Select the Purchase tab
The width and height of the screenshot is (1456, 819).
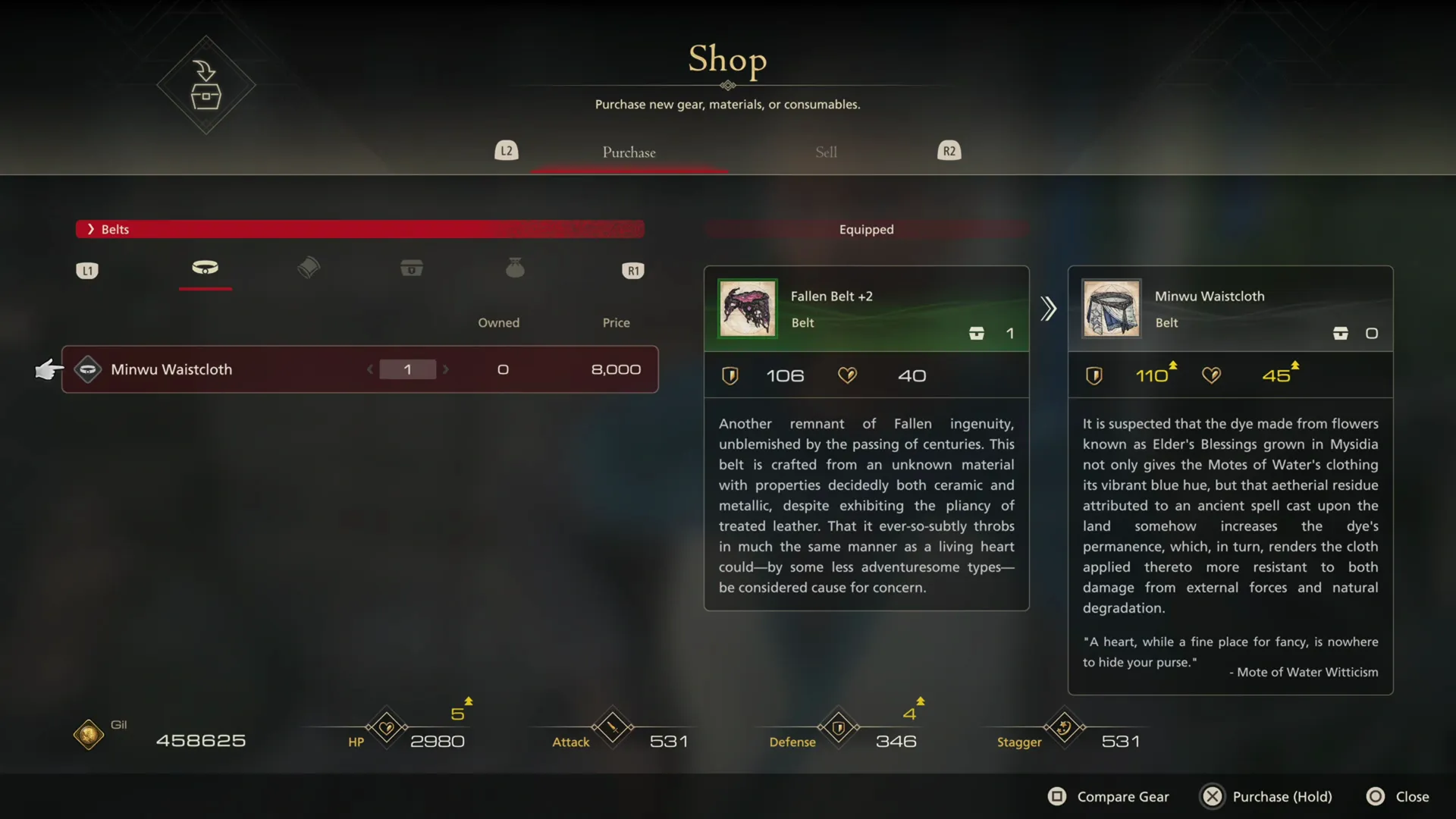tap(629, 152)
